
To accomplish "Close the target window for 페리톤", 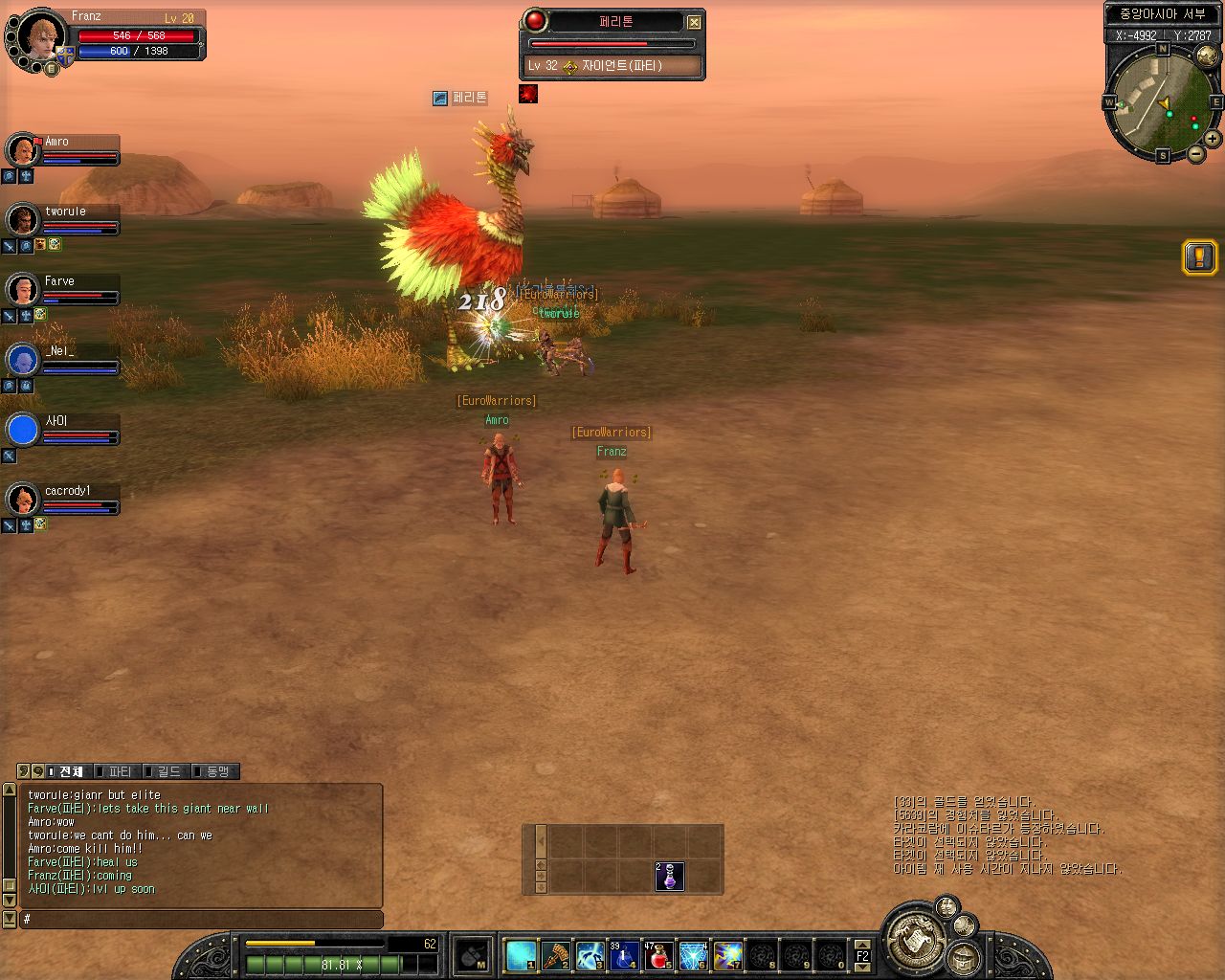I will 695,22.
